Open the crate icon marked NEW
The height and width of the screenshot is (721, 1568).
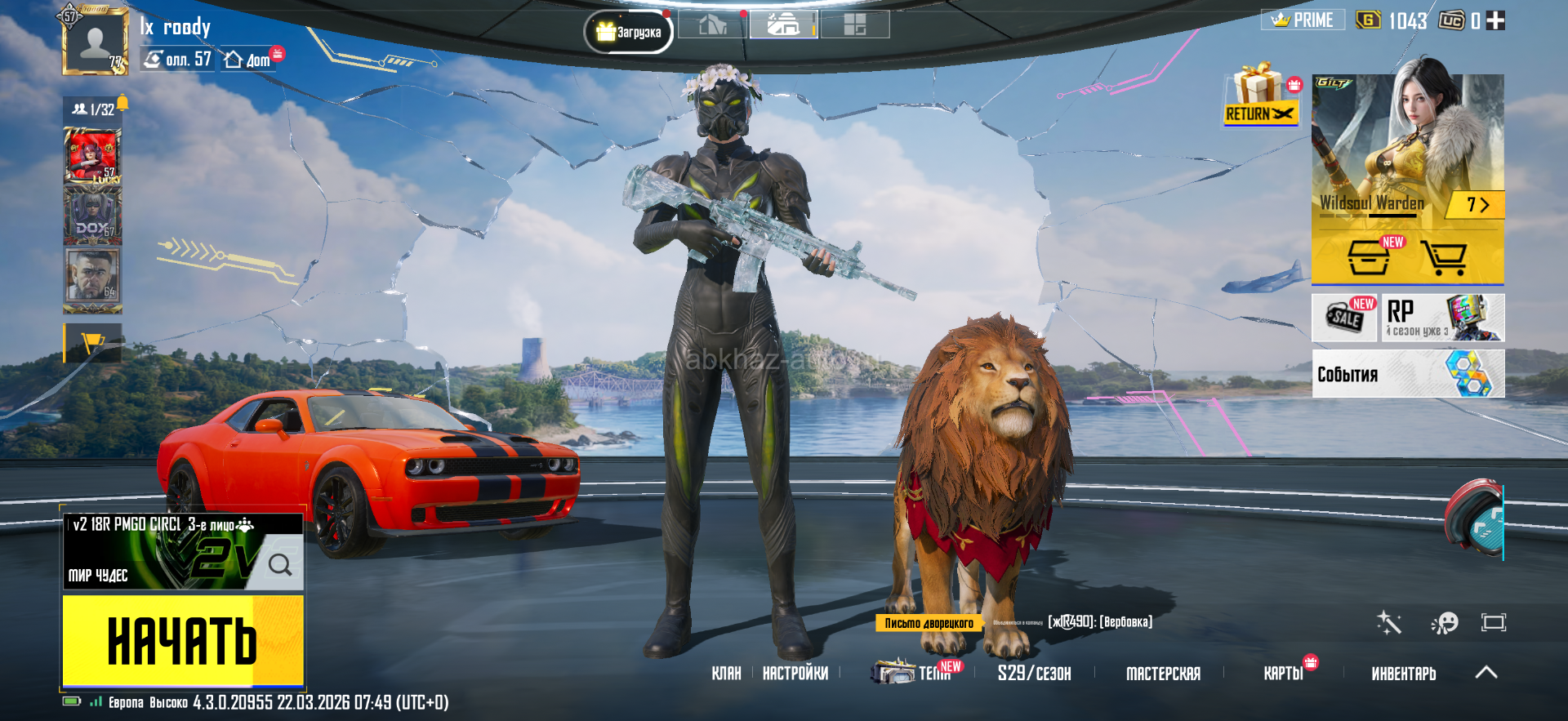1369,258
